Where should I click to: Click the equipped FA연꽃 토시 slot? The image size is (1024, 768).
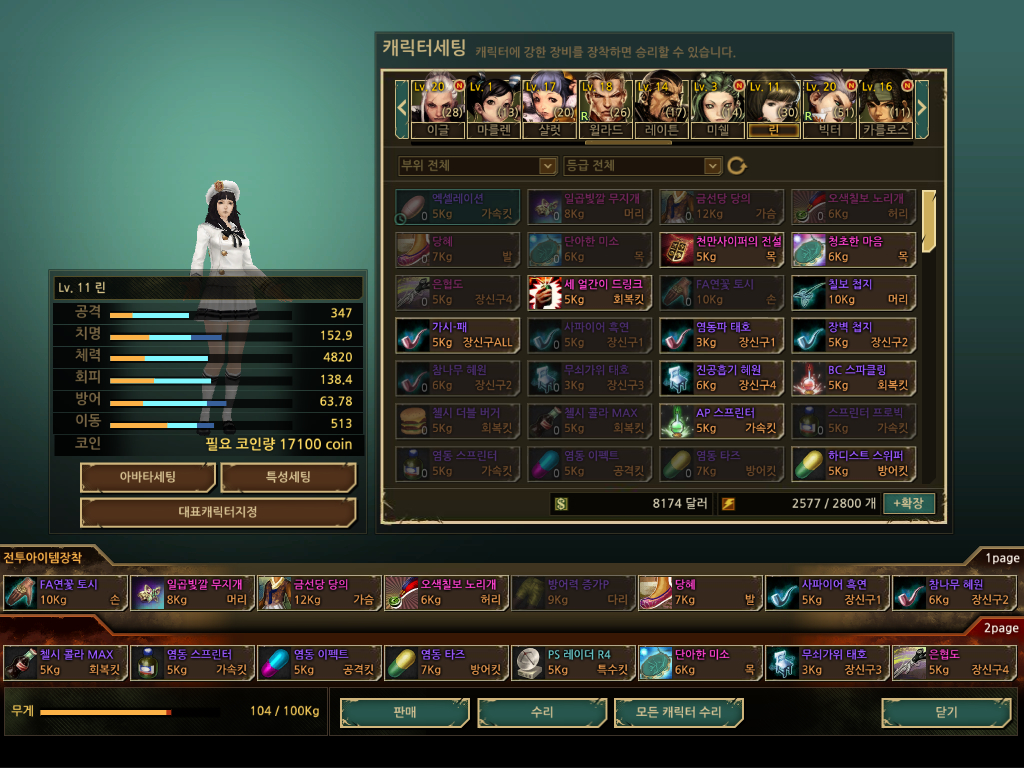[66, 592]
